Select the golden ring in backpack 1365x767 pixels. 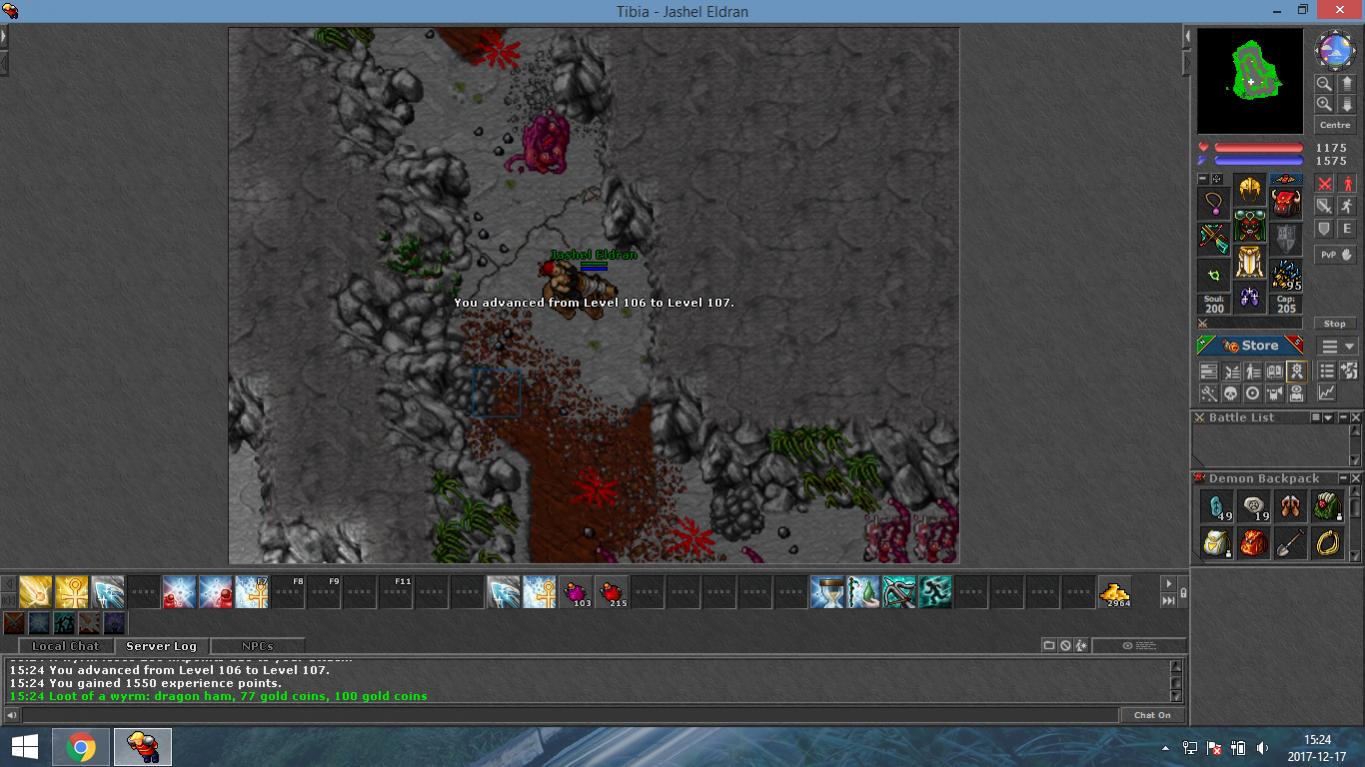[1327, 542]
